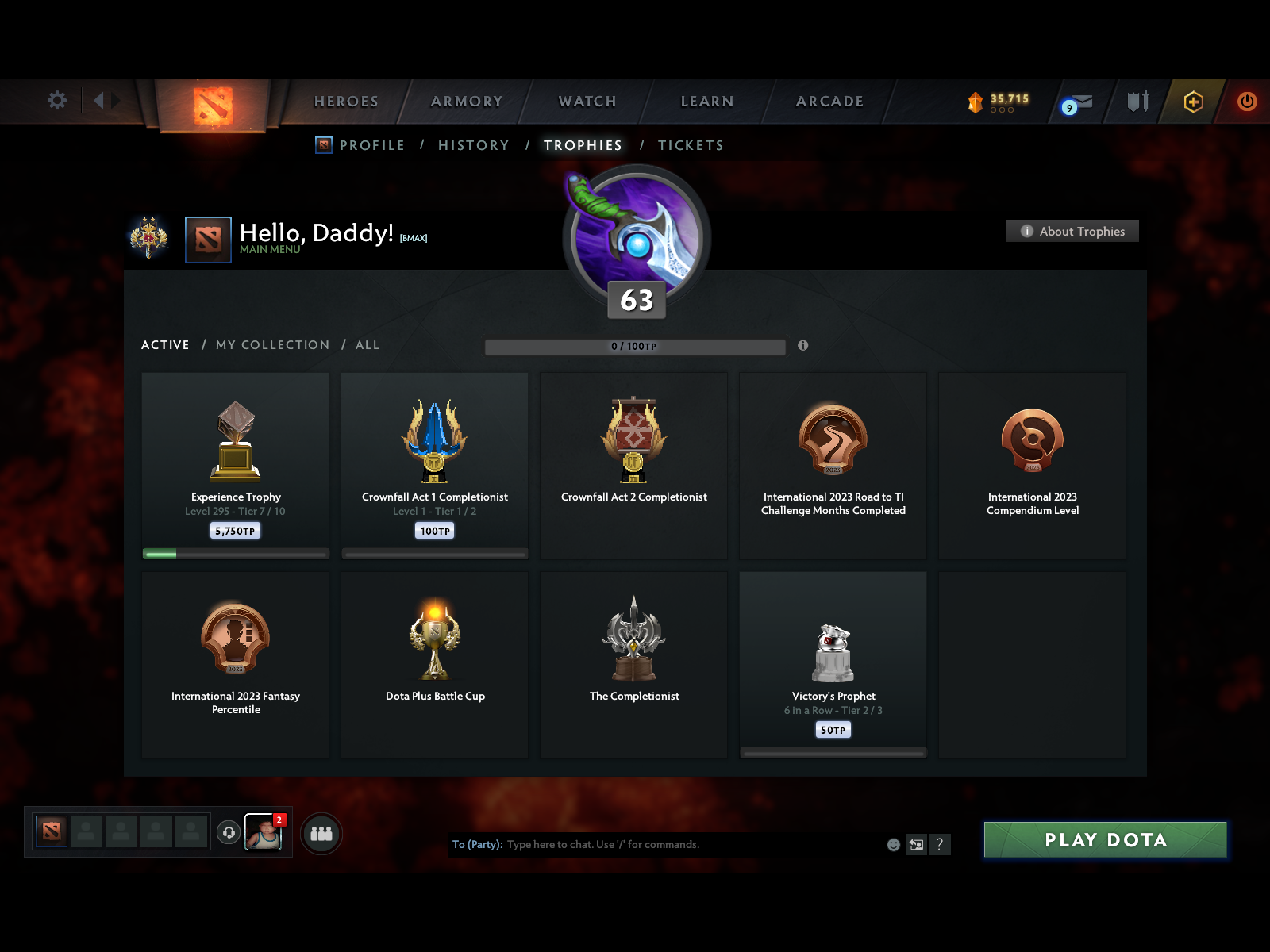This screenshot has height=952, width=1270.
Task: Switch to the HISTORY tab
Action: click(x=473, y=145)
